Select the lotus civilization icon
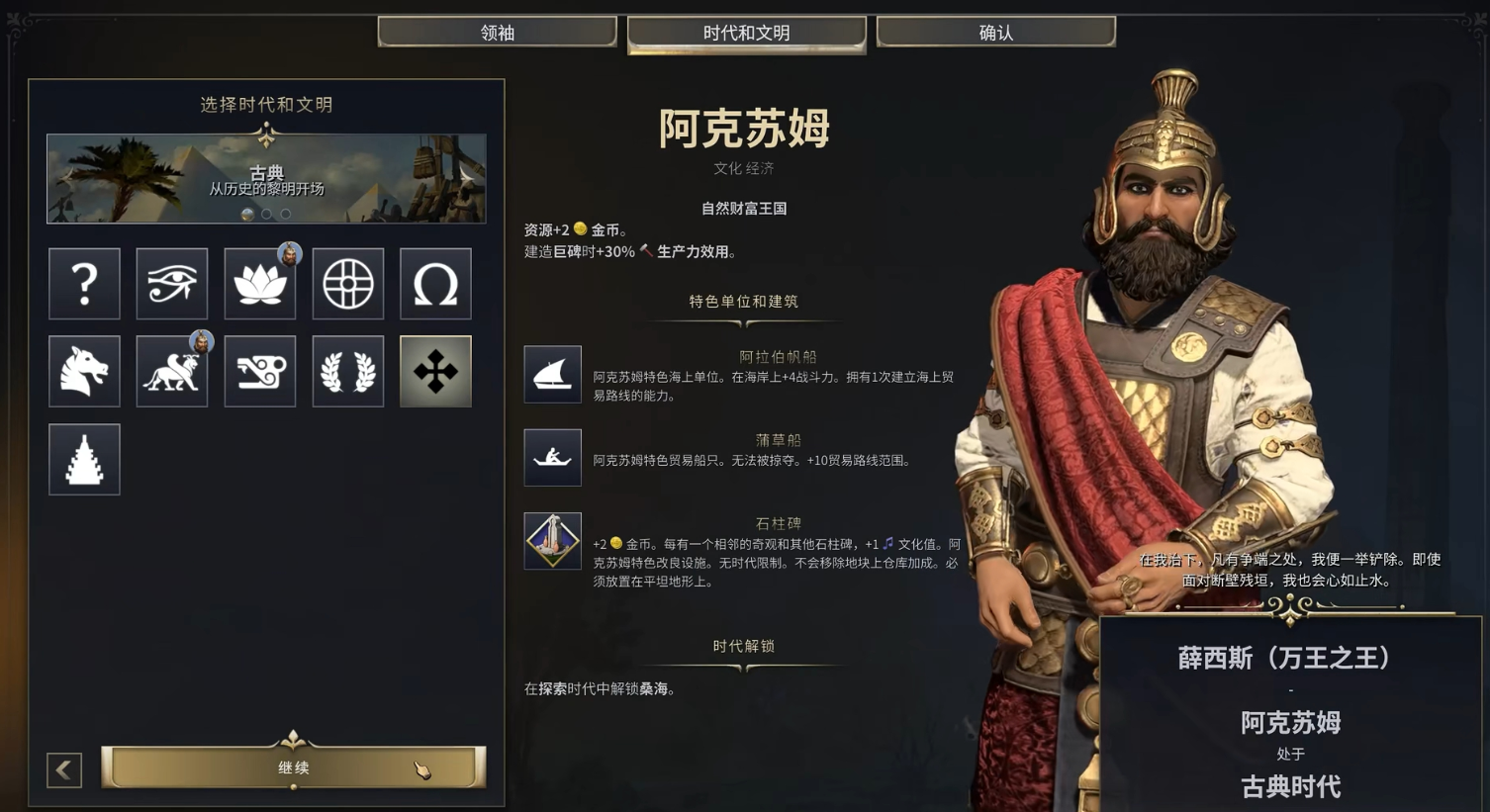Image resolution: width=1490 pixels, height=812 pixels. pyautogui.click(x=259, y=284)
